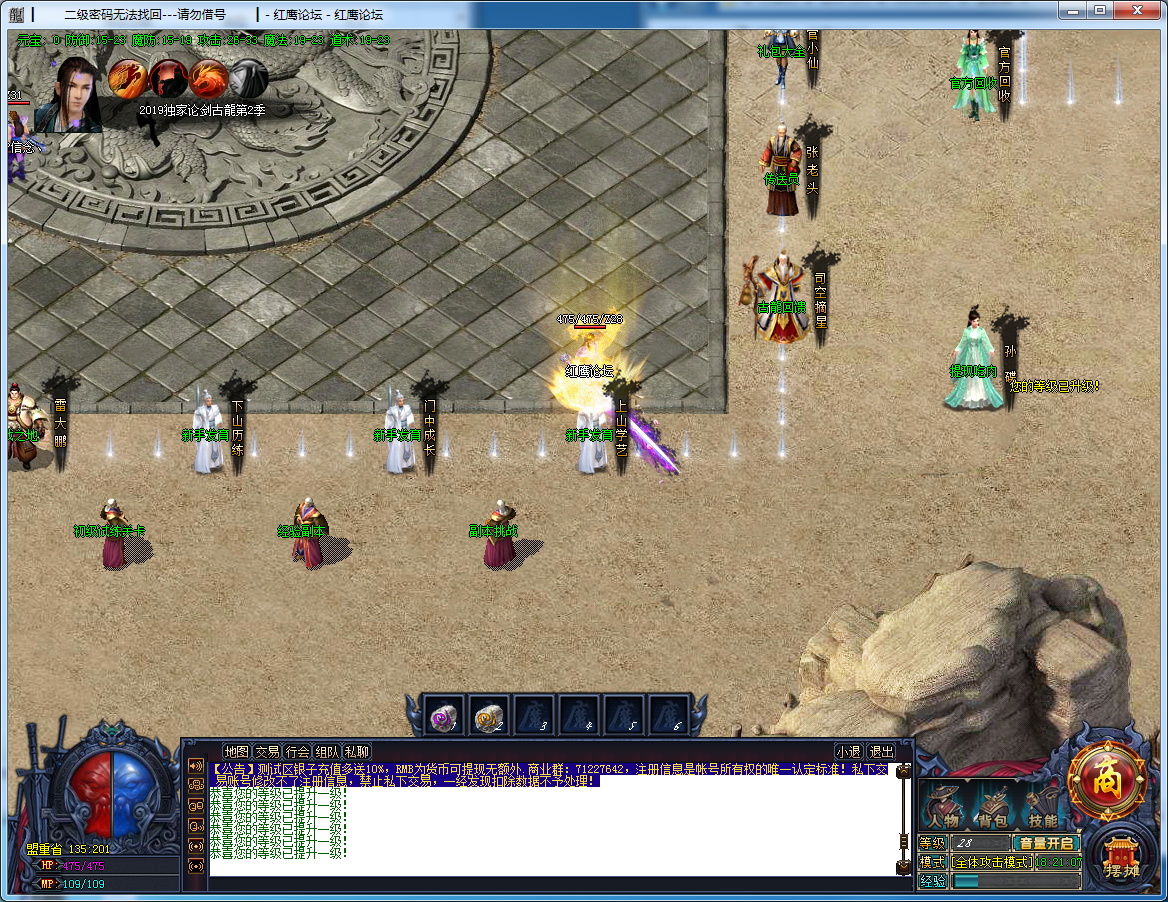This screenshot has height=902, width=1168.
Task: Change the 全体攻击模式 attack mode
Action: coord(991,862)
